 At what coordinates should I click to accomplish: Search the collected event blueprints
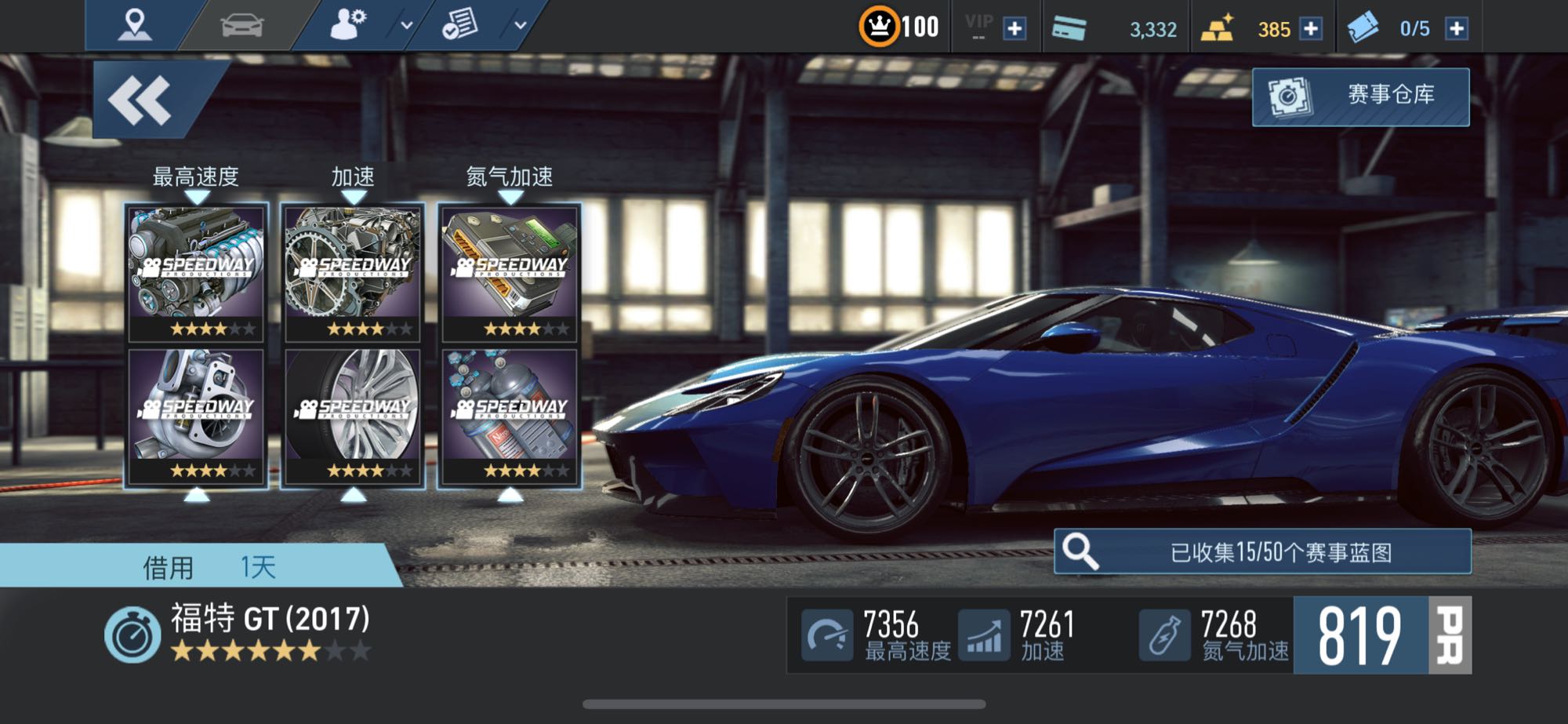[x=1262, y=552]
